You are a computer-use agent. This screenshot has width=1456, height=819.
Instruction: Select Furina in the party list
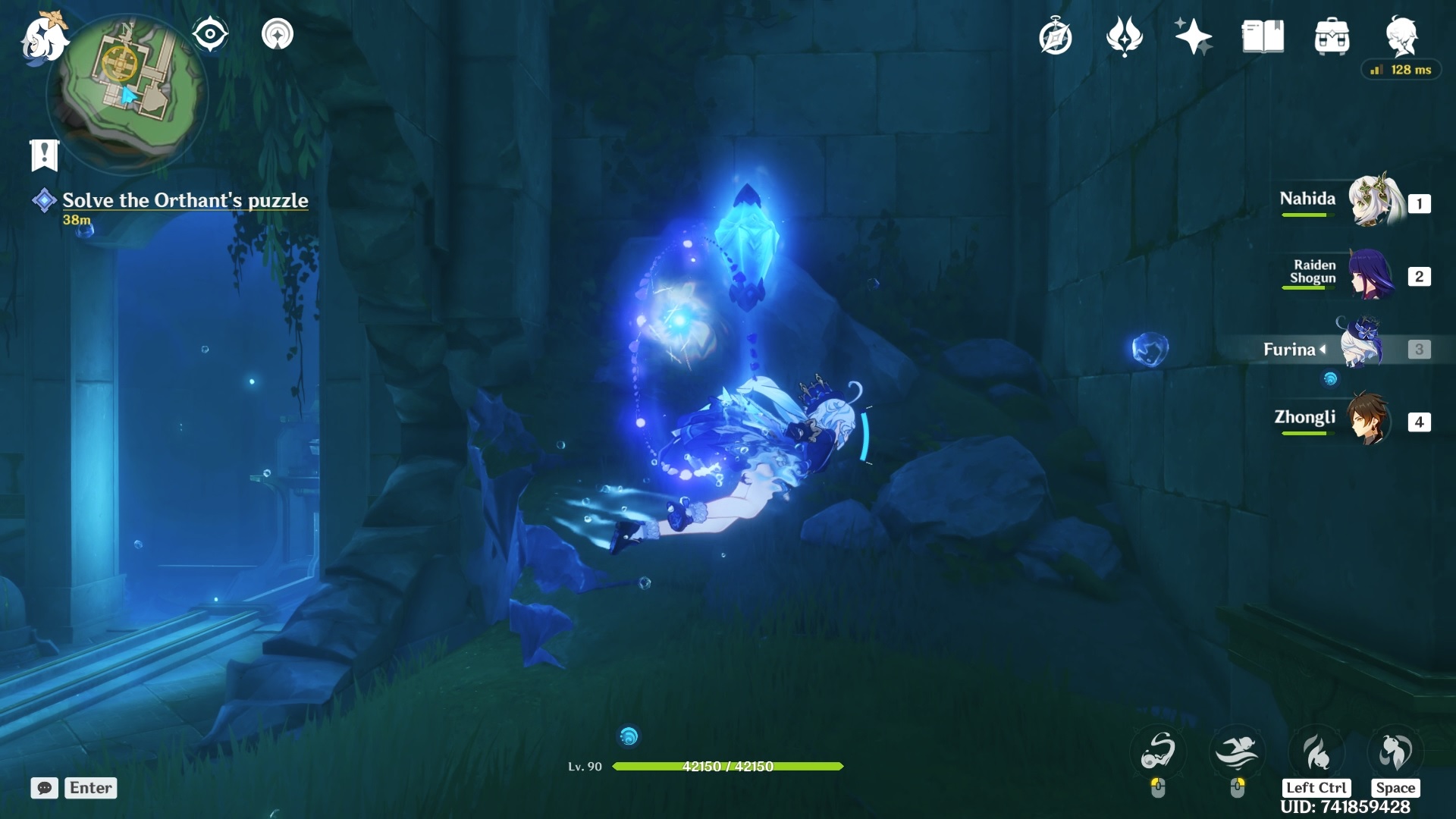pos(1361,347)
